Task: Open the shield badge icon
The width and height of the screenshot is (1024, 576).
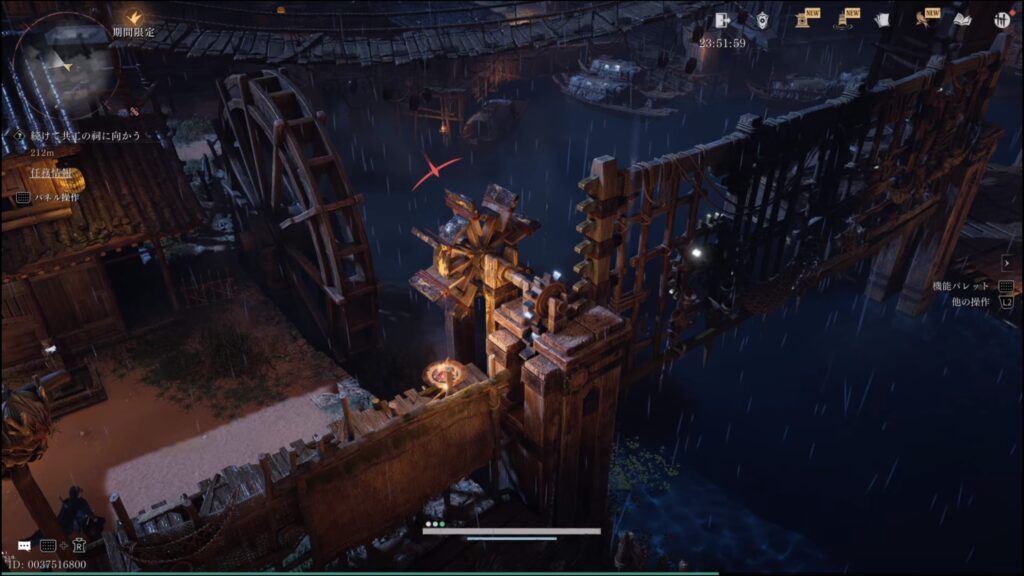Action: pos(762,20)
